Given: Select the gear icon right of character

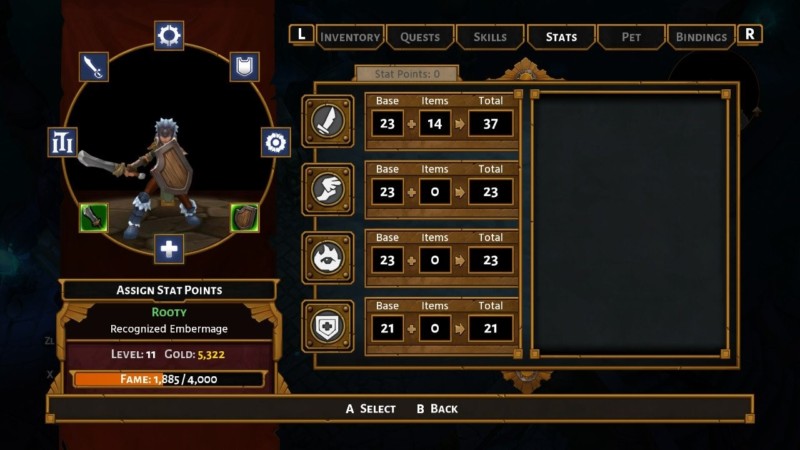Looking at the screenshot, I should (x=276, y=142).
